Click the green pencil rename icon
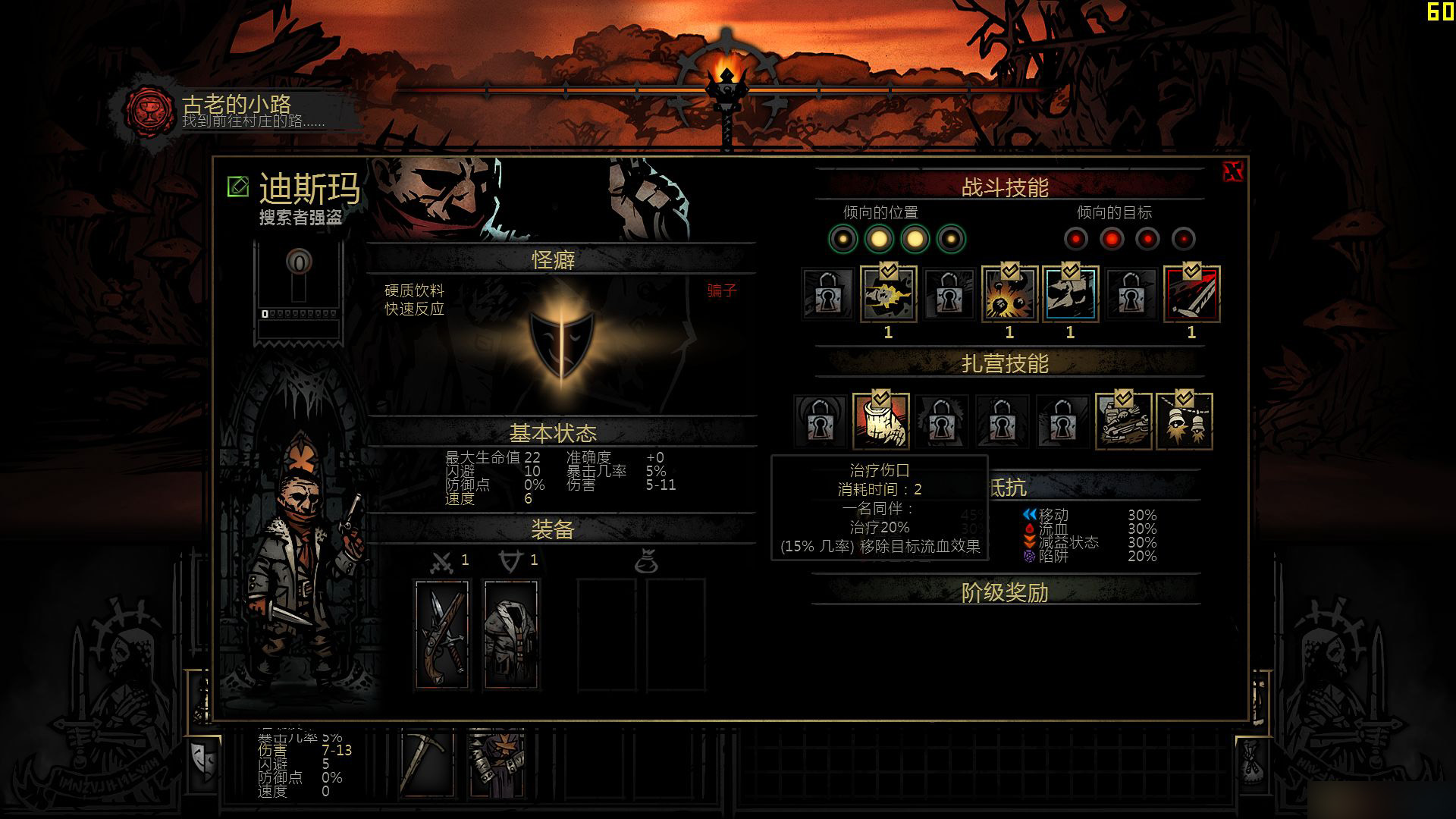 pos(238,186)
